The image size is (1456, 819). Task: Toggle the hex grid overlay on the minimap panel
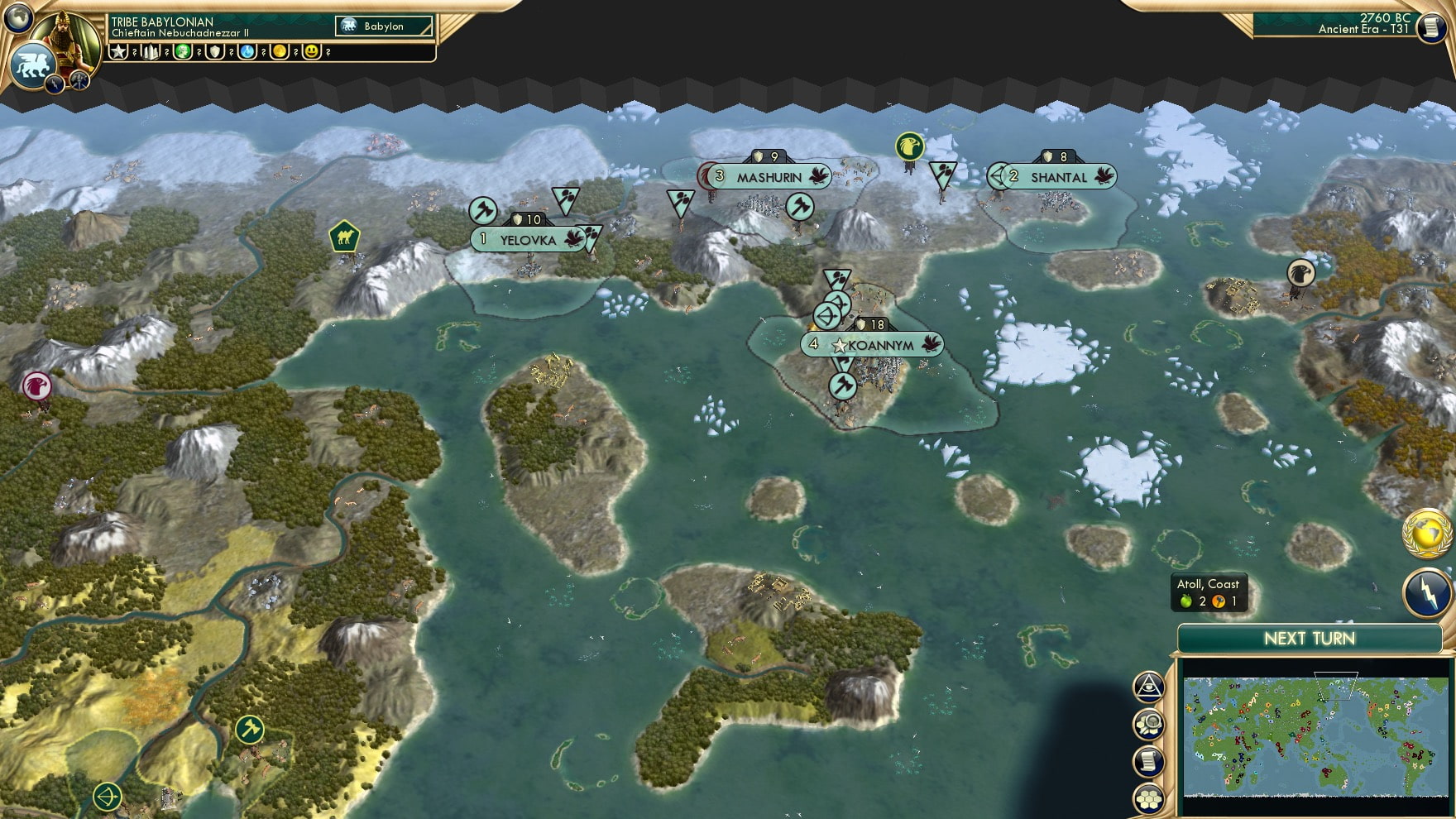tap(1148, 799)
